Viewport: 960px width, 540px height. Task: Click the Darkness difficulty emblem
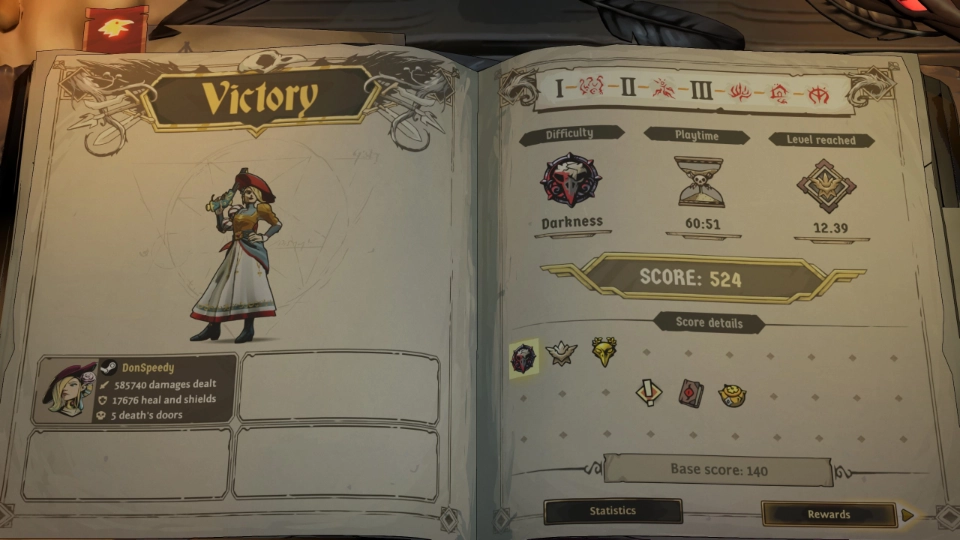pos(569,182)
